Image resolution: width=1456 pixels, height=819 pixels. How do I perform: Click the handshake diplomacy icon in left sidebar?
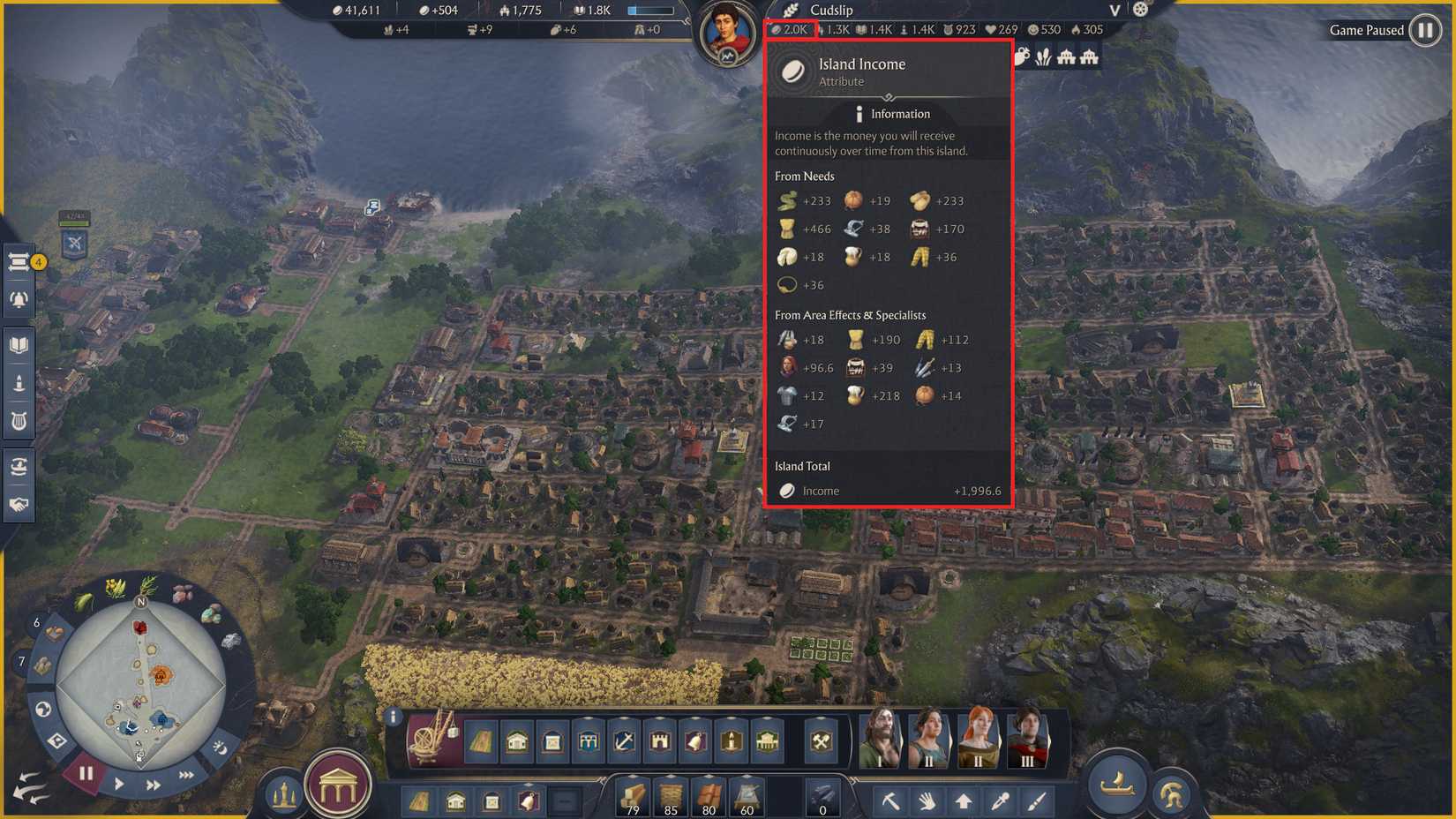click(x=19, y=505)
